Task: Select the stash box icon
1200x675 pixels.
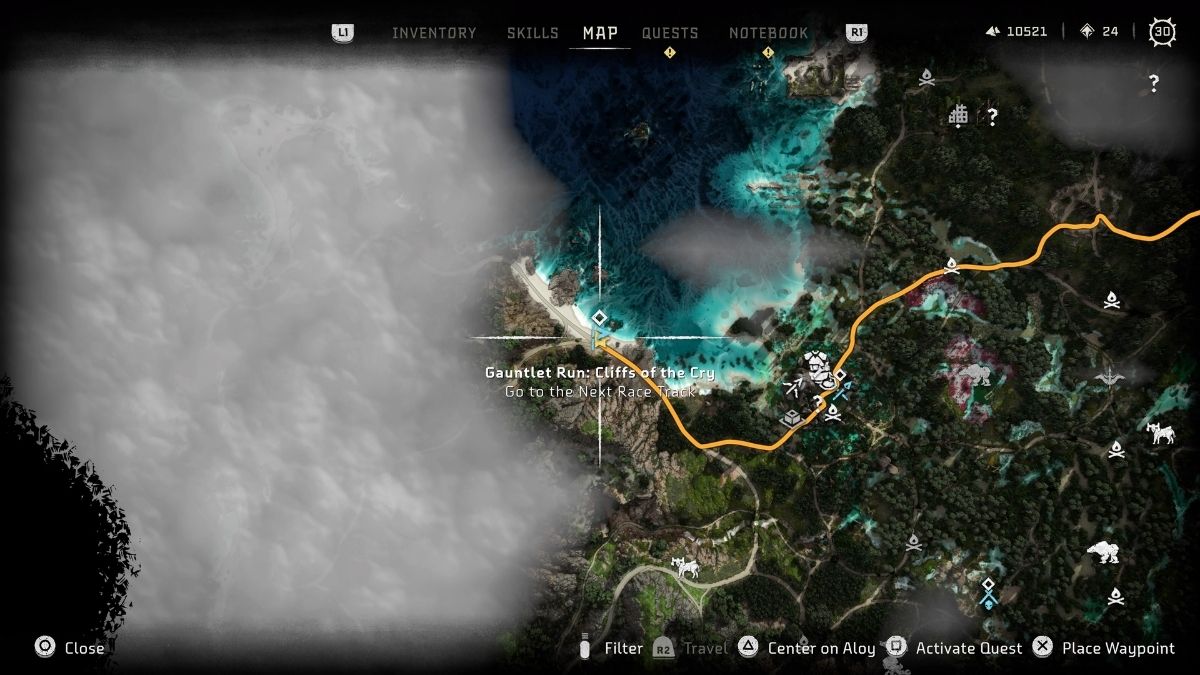Action: 792,419
